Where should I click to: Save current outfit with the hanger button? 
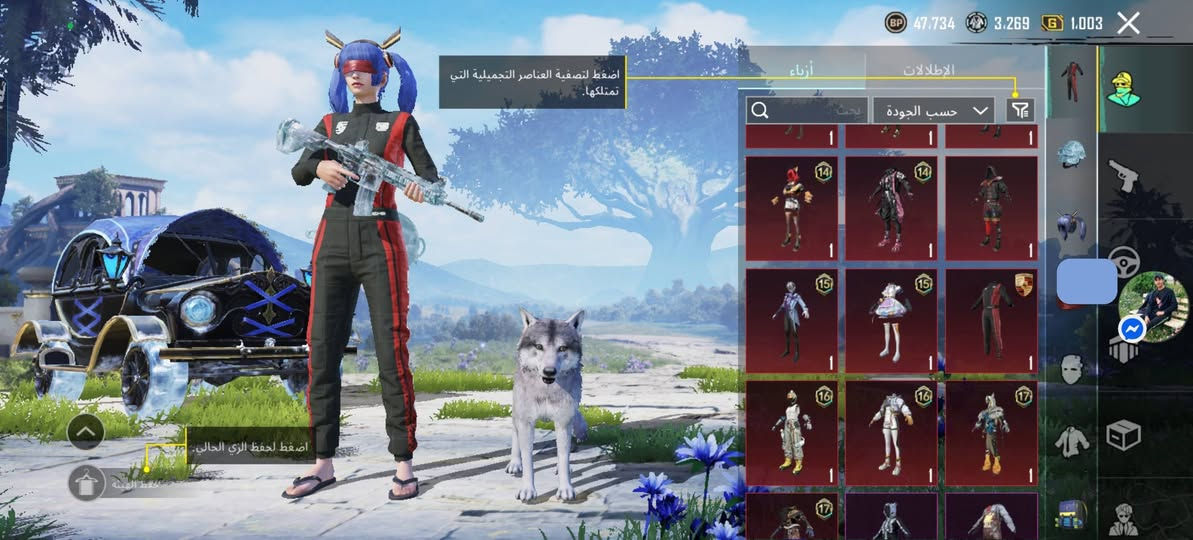click(87, 483)
